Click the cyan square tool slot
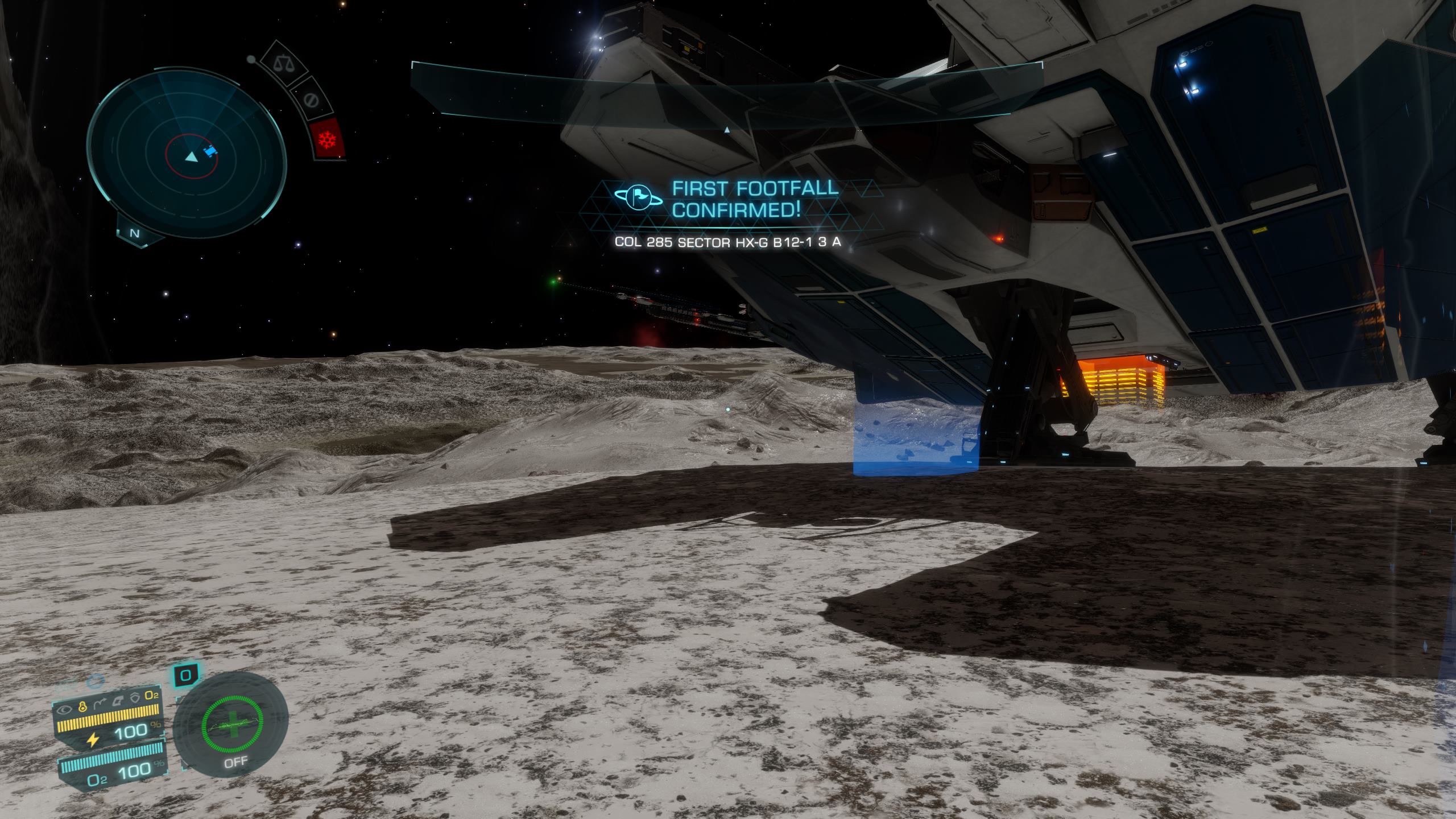Image resolution: width=1456 pixels, height=819 pixels. [x=185, y=676]
